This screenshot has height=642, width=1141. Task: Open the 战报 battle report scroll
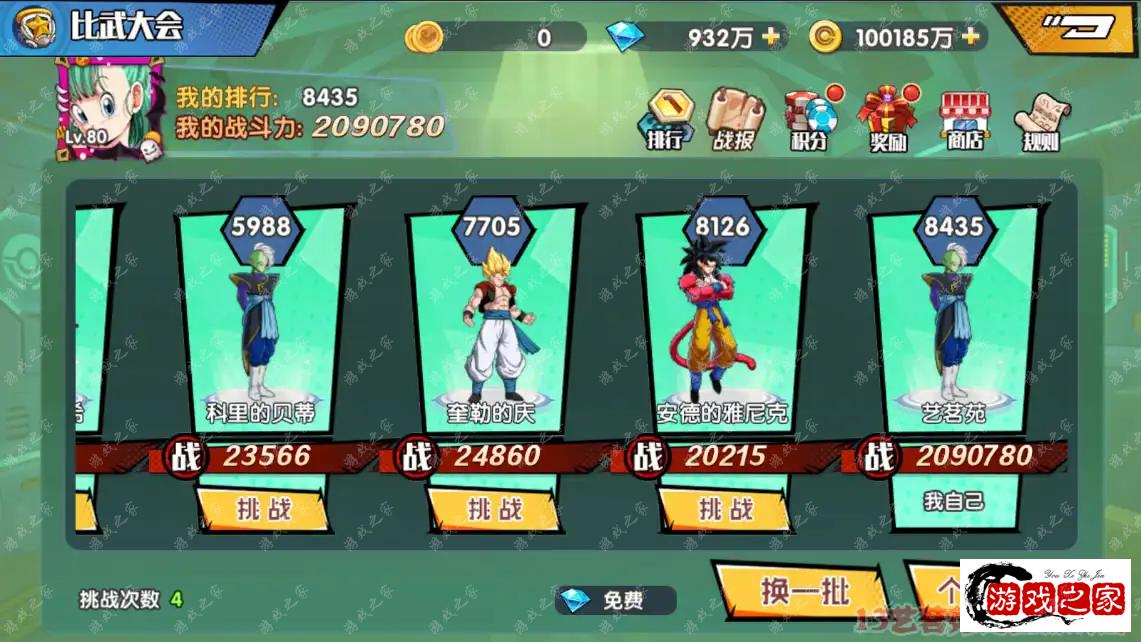[x=734, y=119]
